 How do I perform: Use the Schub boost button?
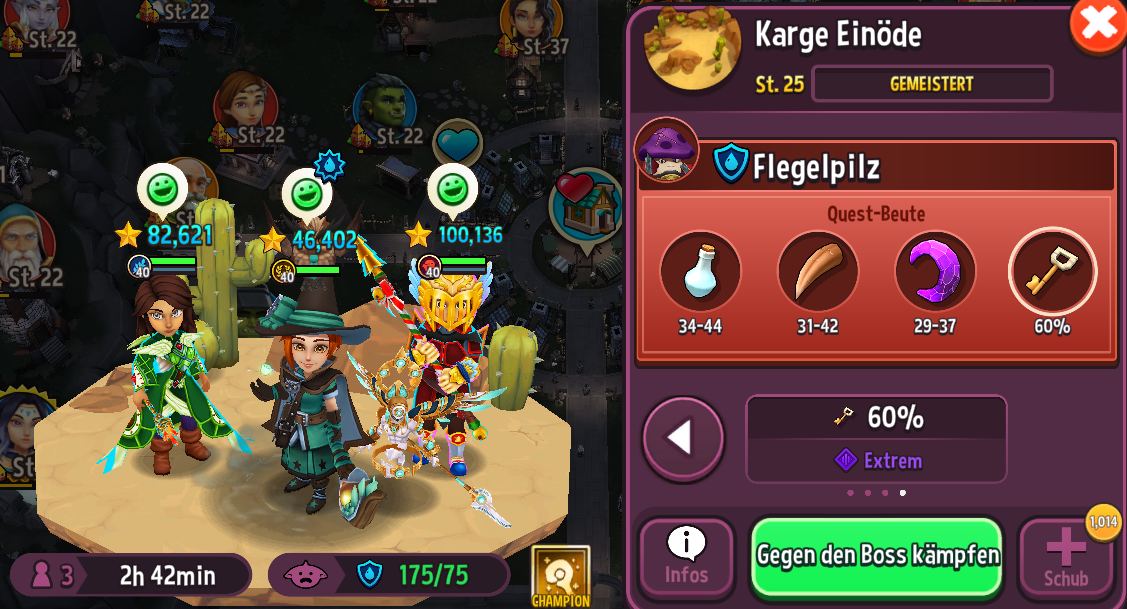[x=1066, y=557]
